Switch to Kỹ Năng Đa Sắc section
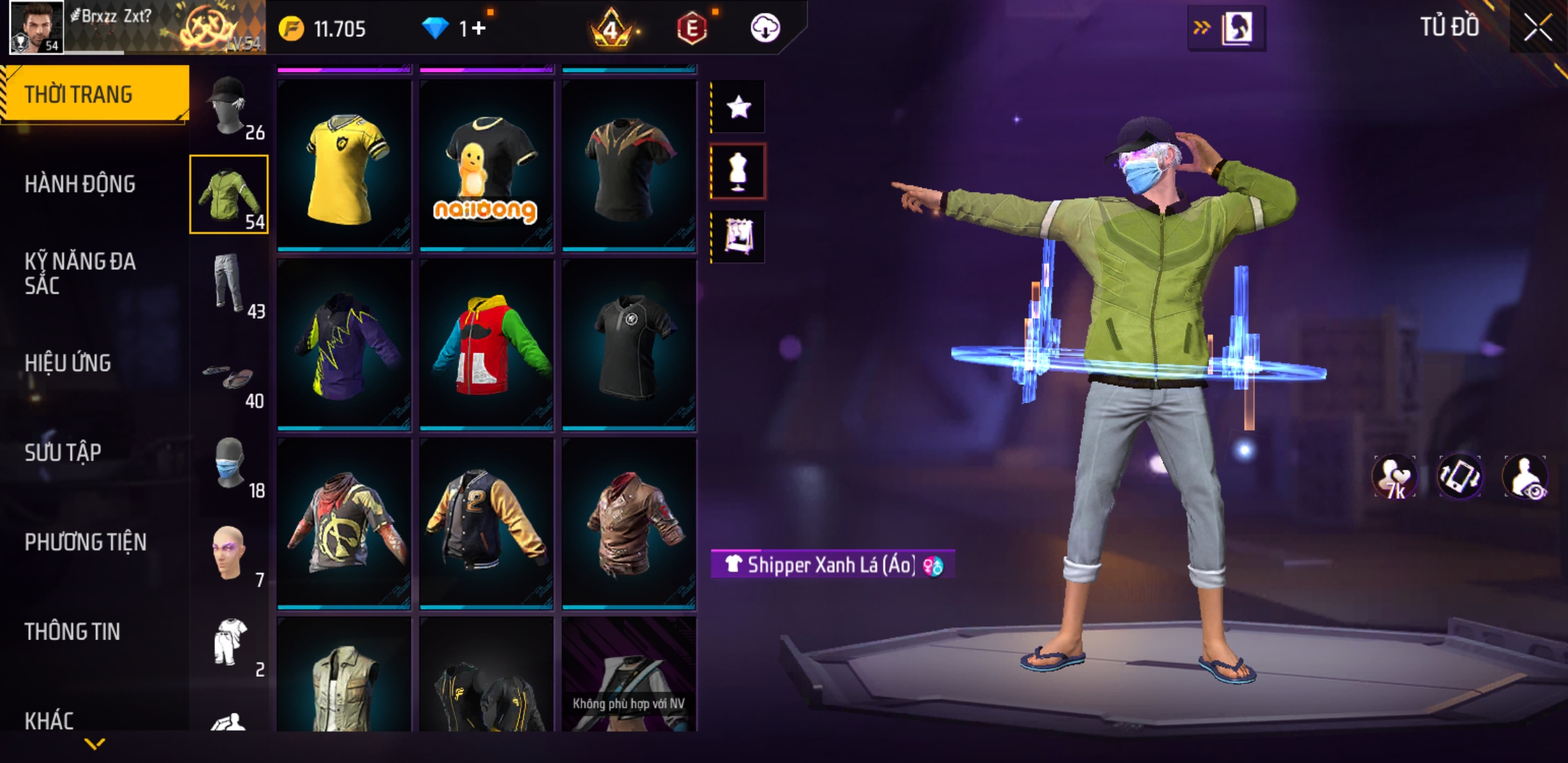Viewport: 1568px width, 763px height. click(x=80, y=273)
